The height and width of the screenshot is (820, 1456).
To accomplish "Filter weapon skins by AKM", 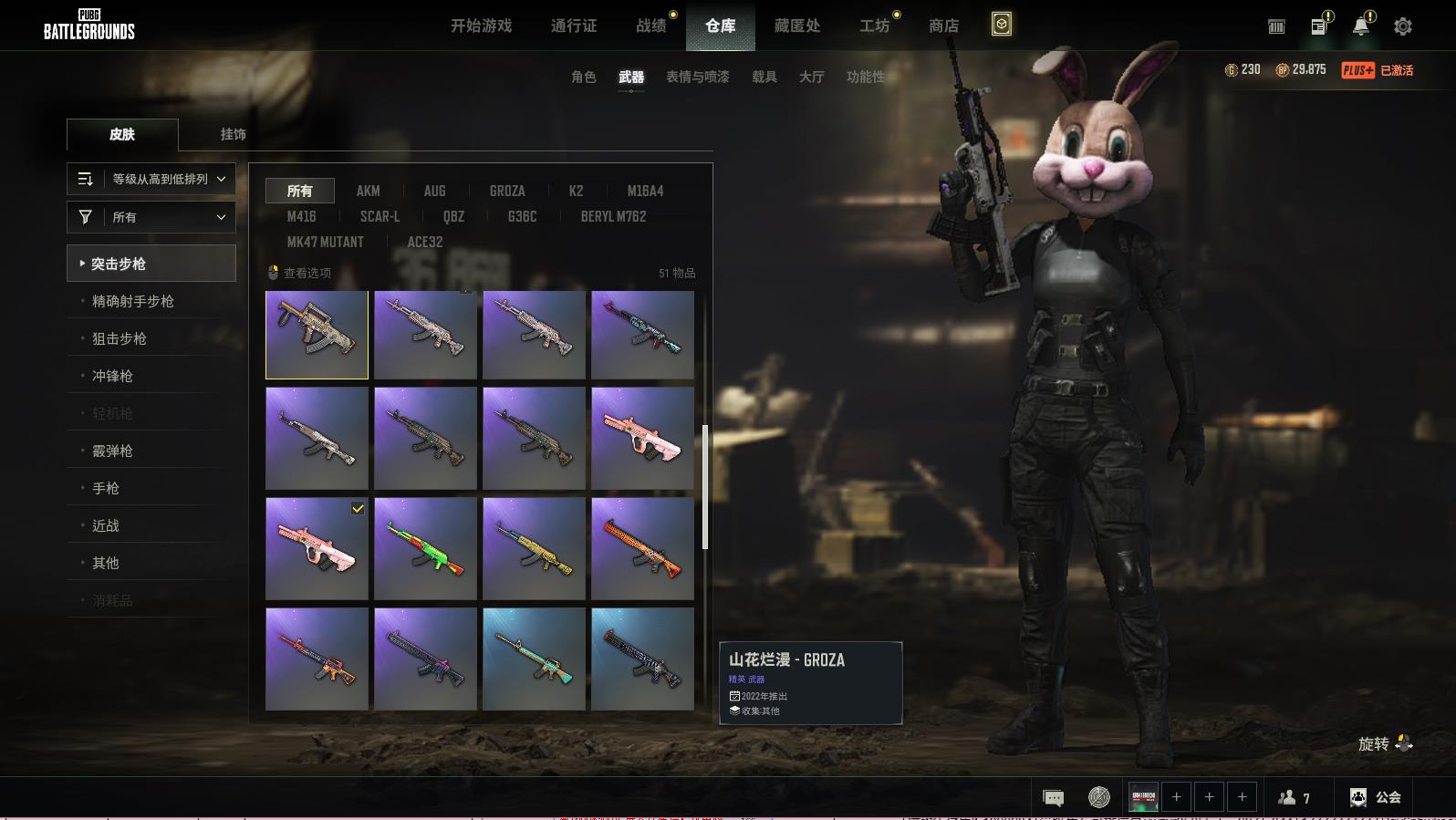I will tap(368, 191).
